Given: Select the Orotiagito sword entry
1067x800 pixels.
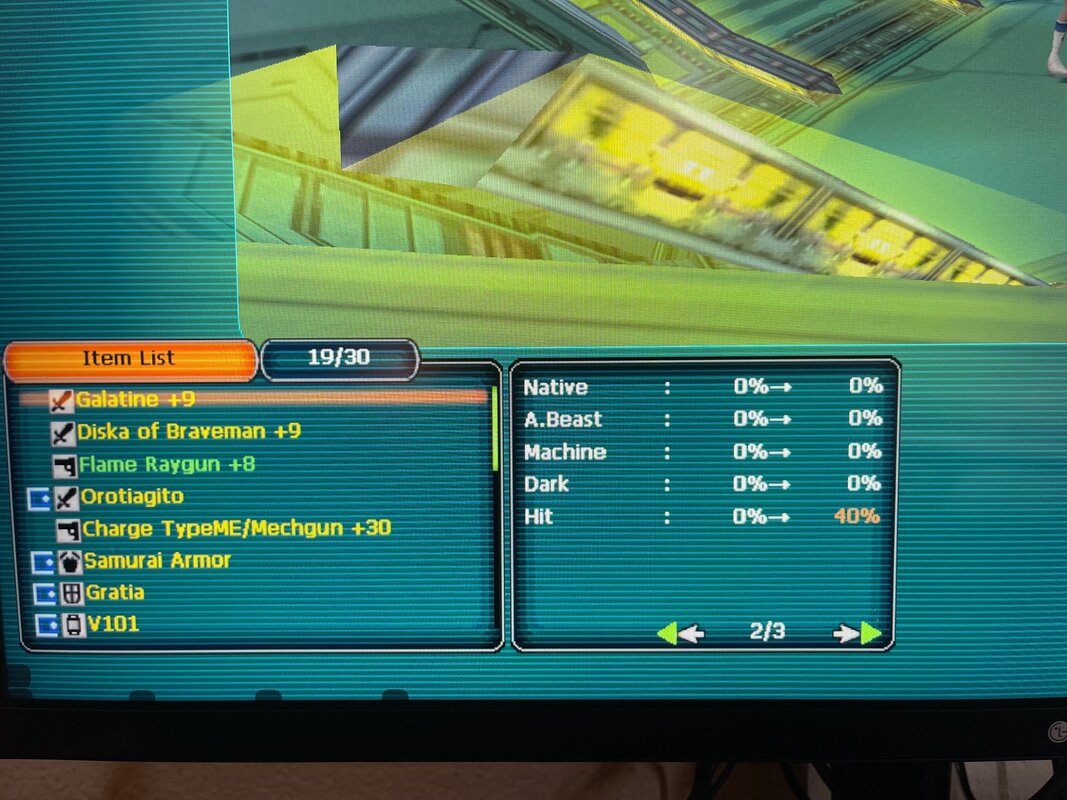Looking at the screenshot, I should [132, 496].
